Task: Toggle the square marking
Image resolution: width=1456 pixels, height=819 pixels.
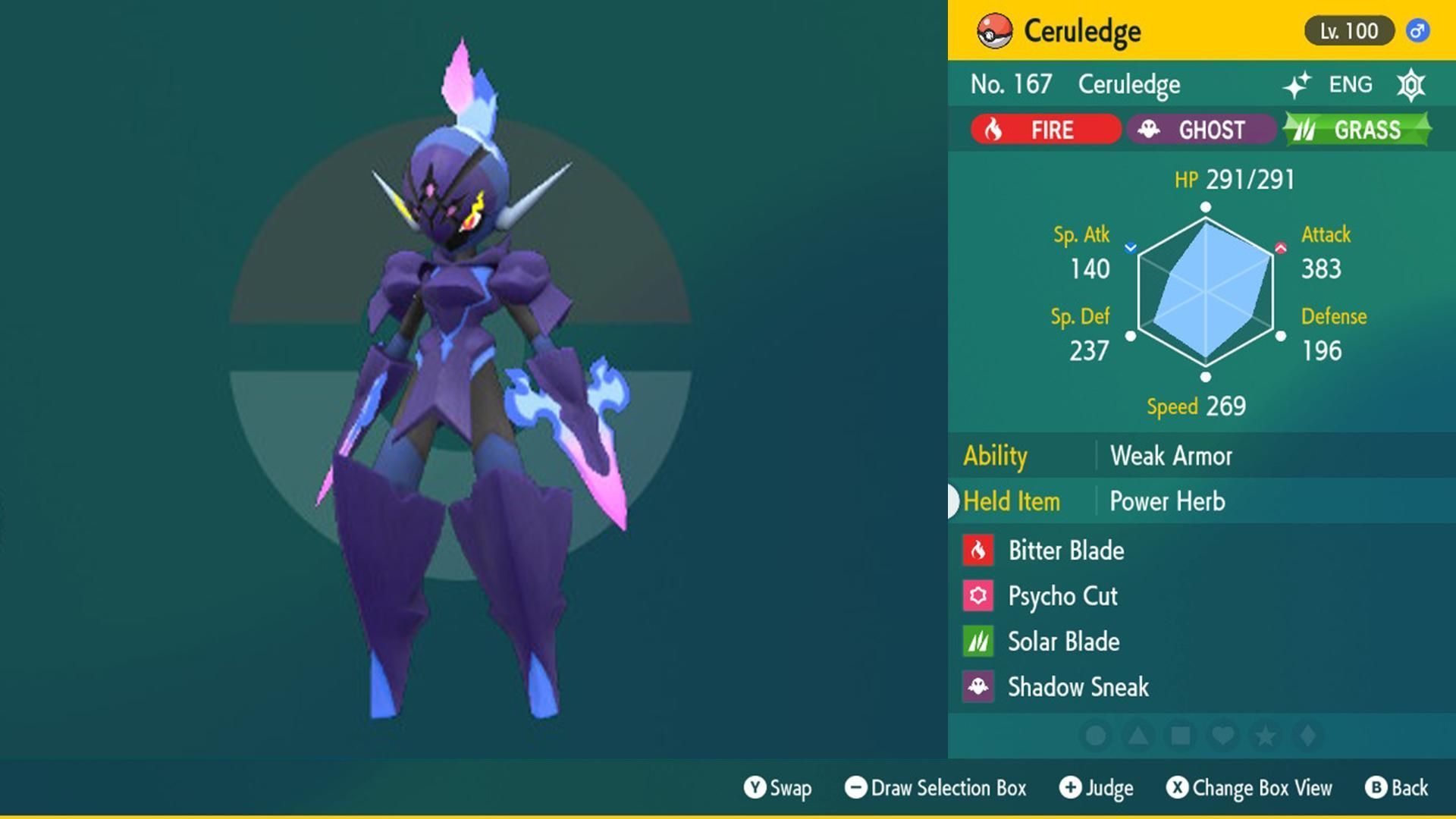Action: click(1180, 736)
